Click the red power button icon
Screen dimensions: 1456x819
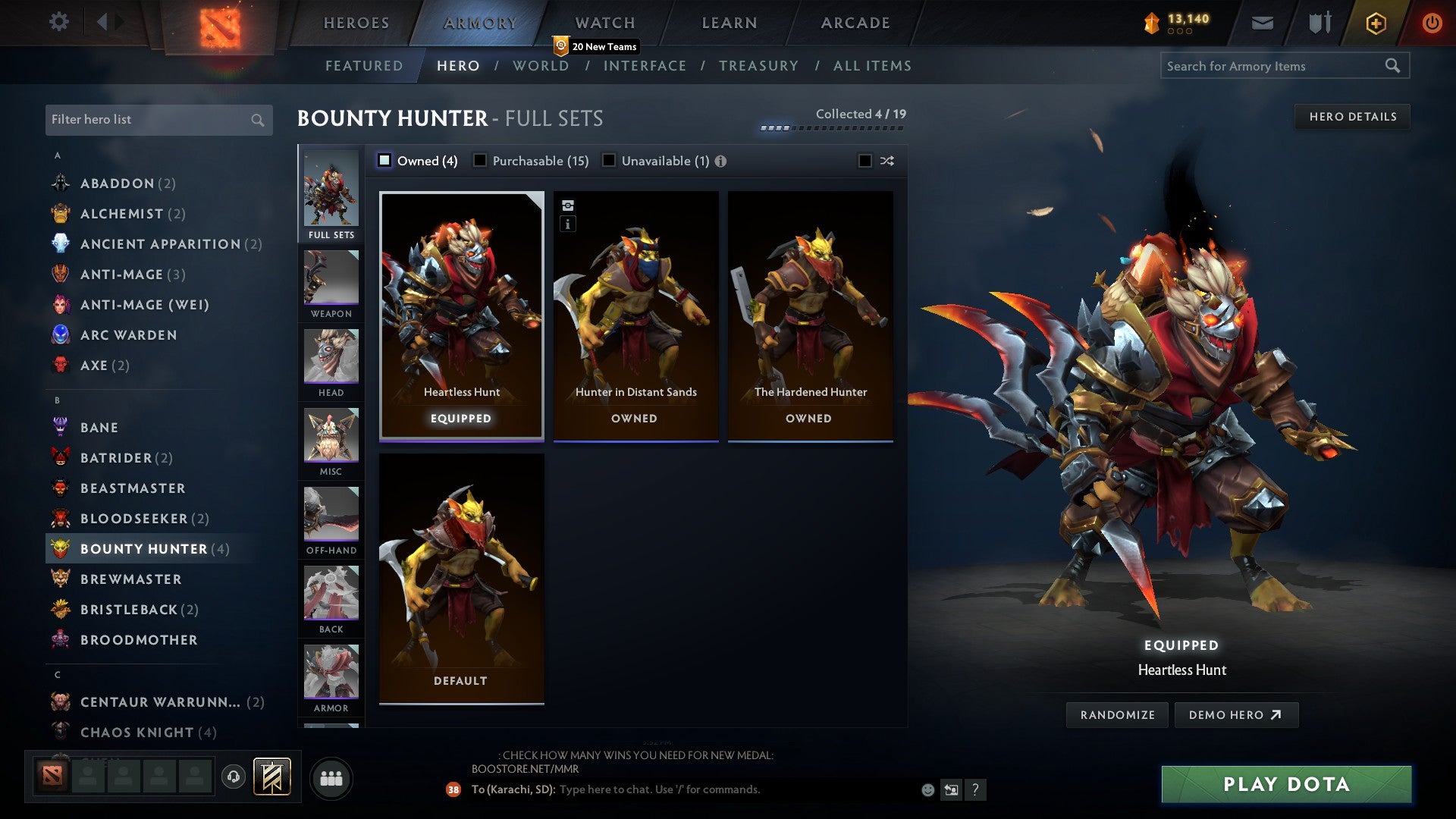[1432, 23]
